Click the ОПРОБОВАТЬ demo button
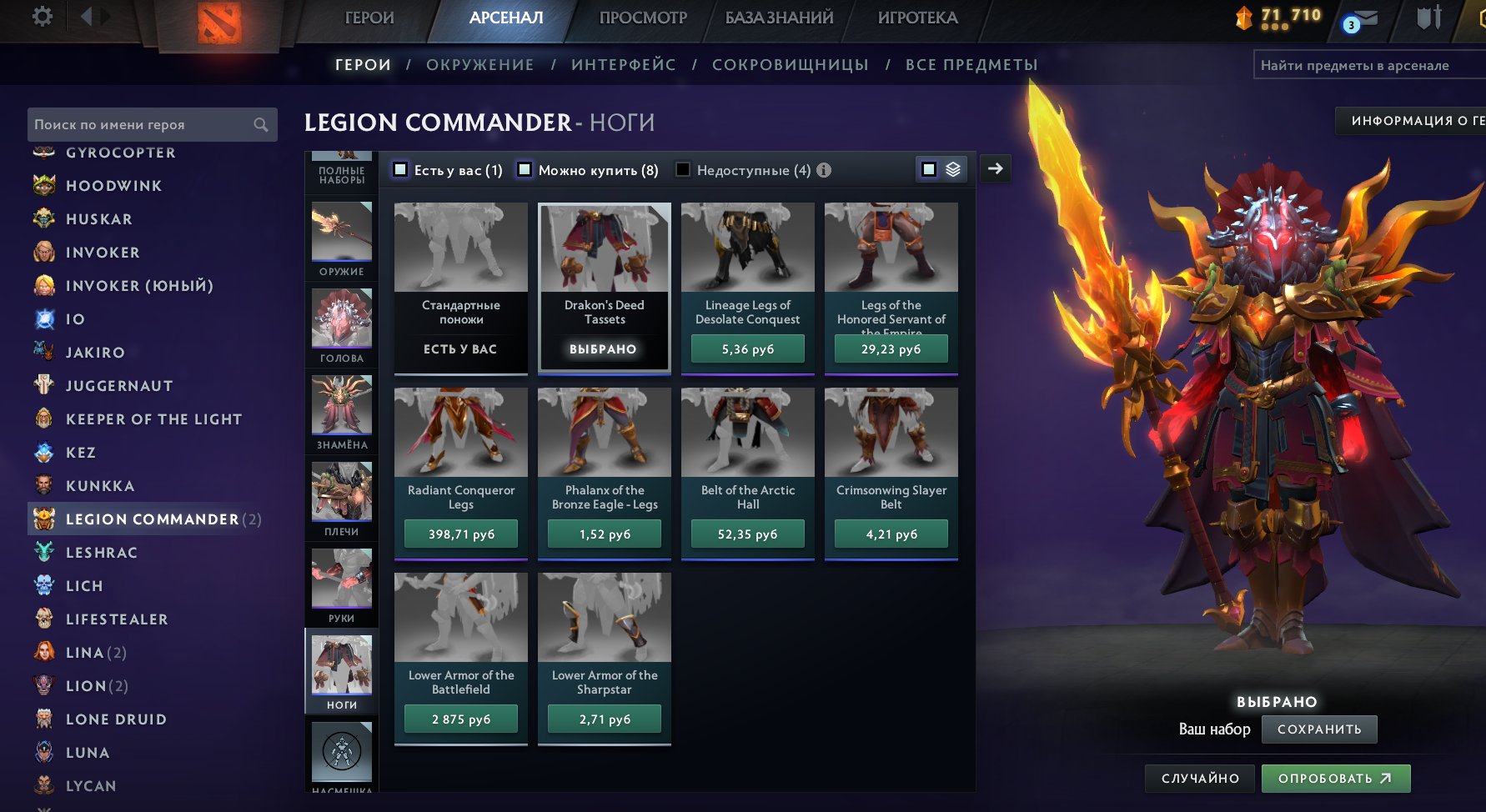The image size is (1486, 812). pos(1335,779)
